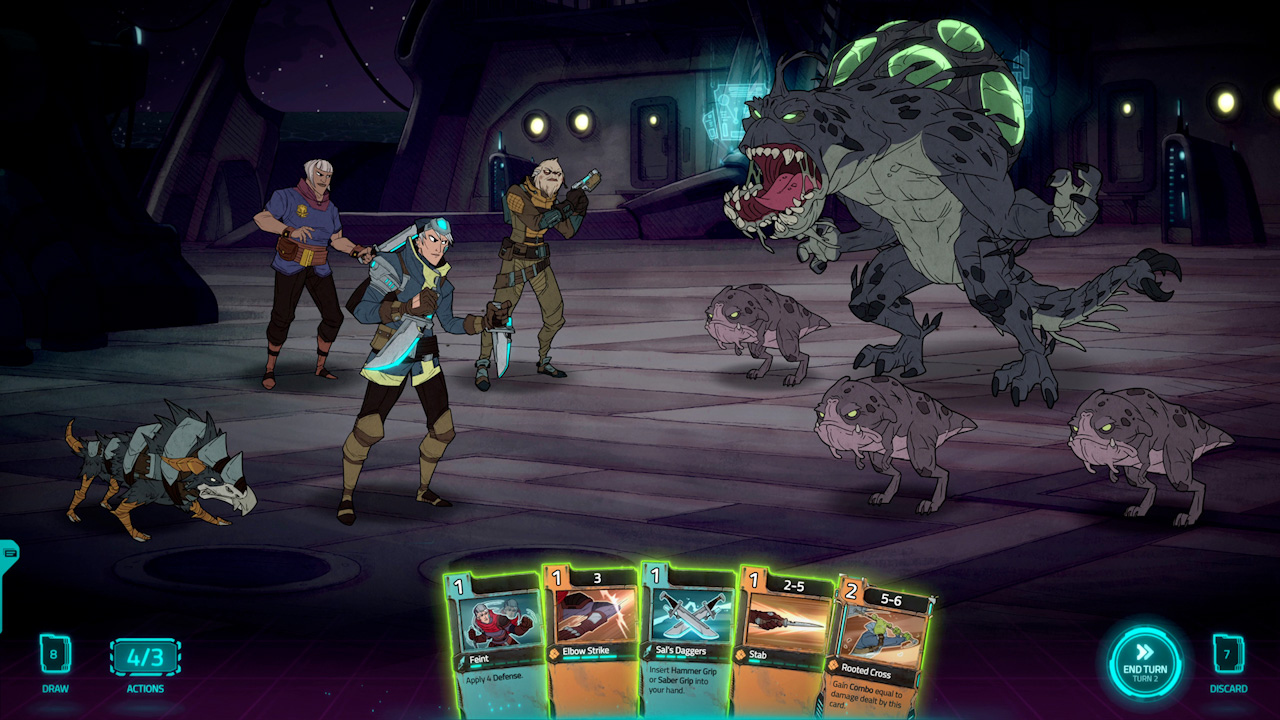Viewport: 1280px width, 720px height.
Task: Click the crossed-daggers art on Sal's Daggers
Action: tap(689, 615)
